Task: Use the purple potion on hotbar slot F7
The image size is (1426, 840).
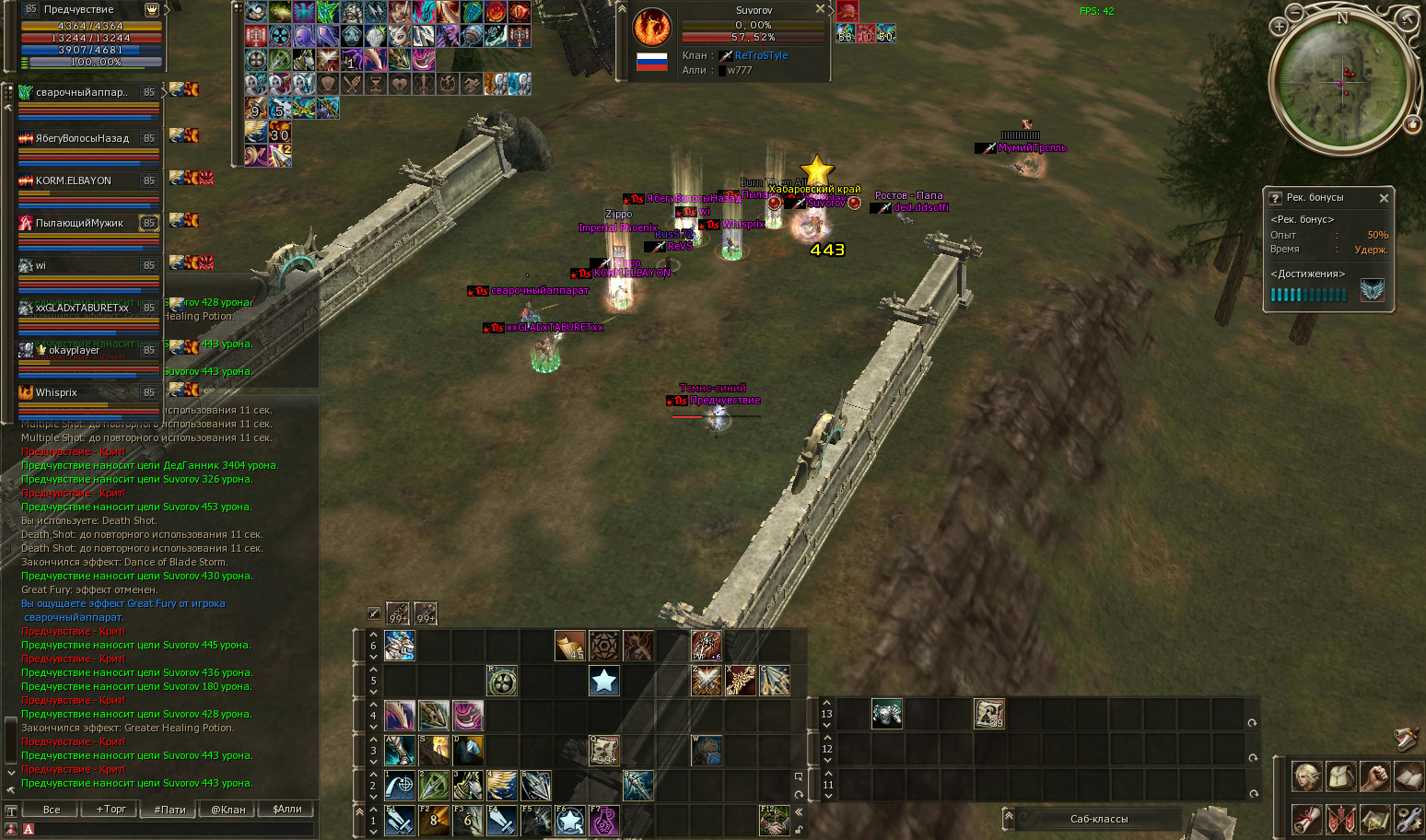Action: pyautogui.click(x=602, y=821)
